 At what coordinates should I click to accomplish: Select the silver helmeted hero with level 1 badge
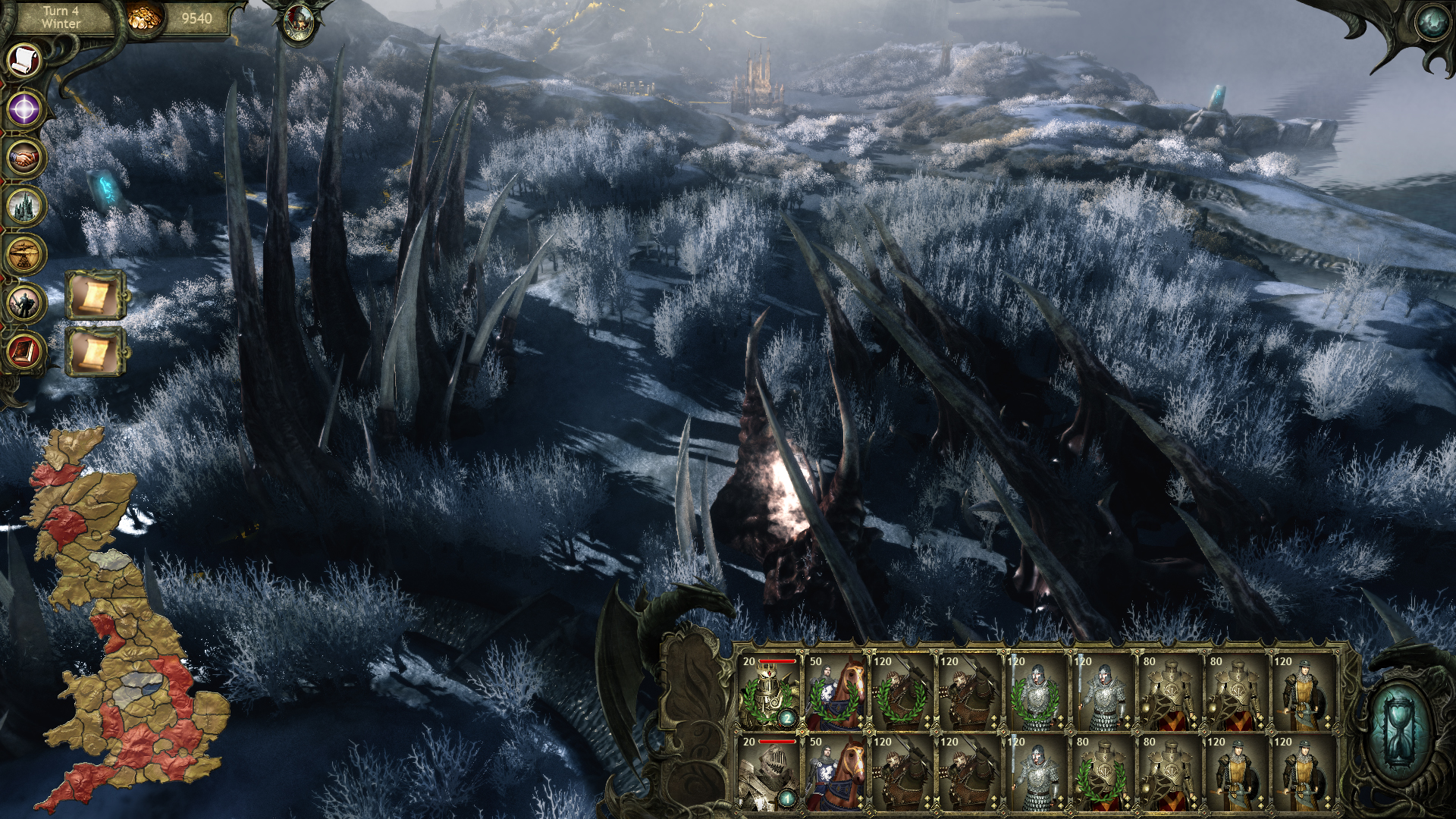pyautogui.click(x=768, y=773)
